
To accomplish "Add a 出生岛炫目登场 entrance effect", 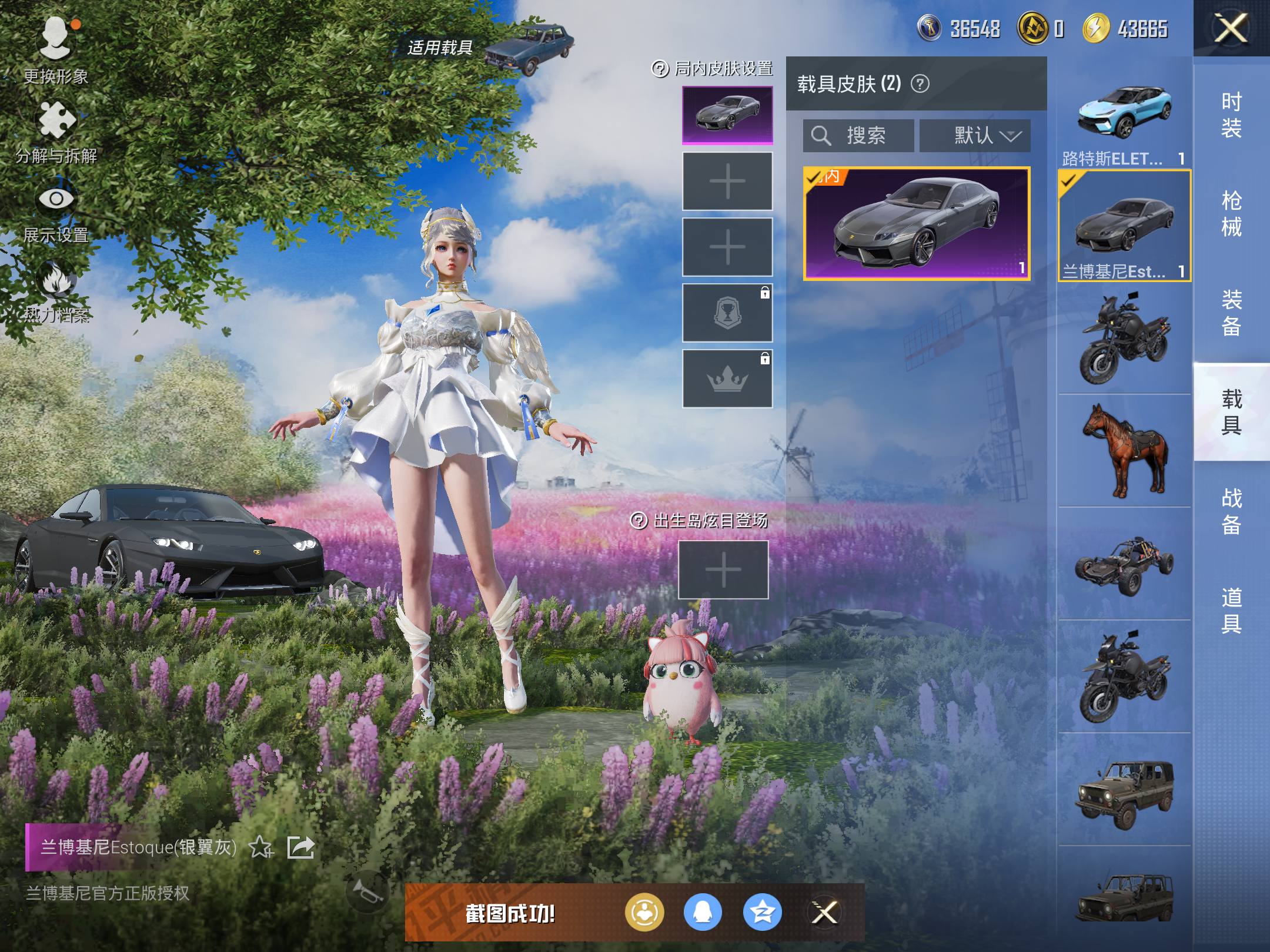I will tap(723, 569).
